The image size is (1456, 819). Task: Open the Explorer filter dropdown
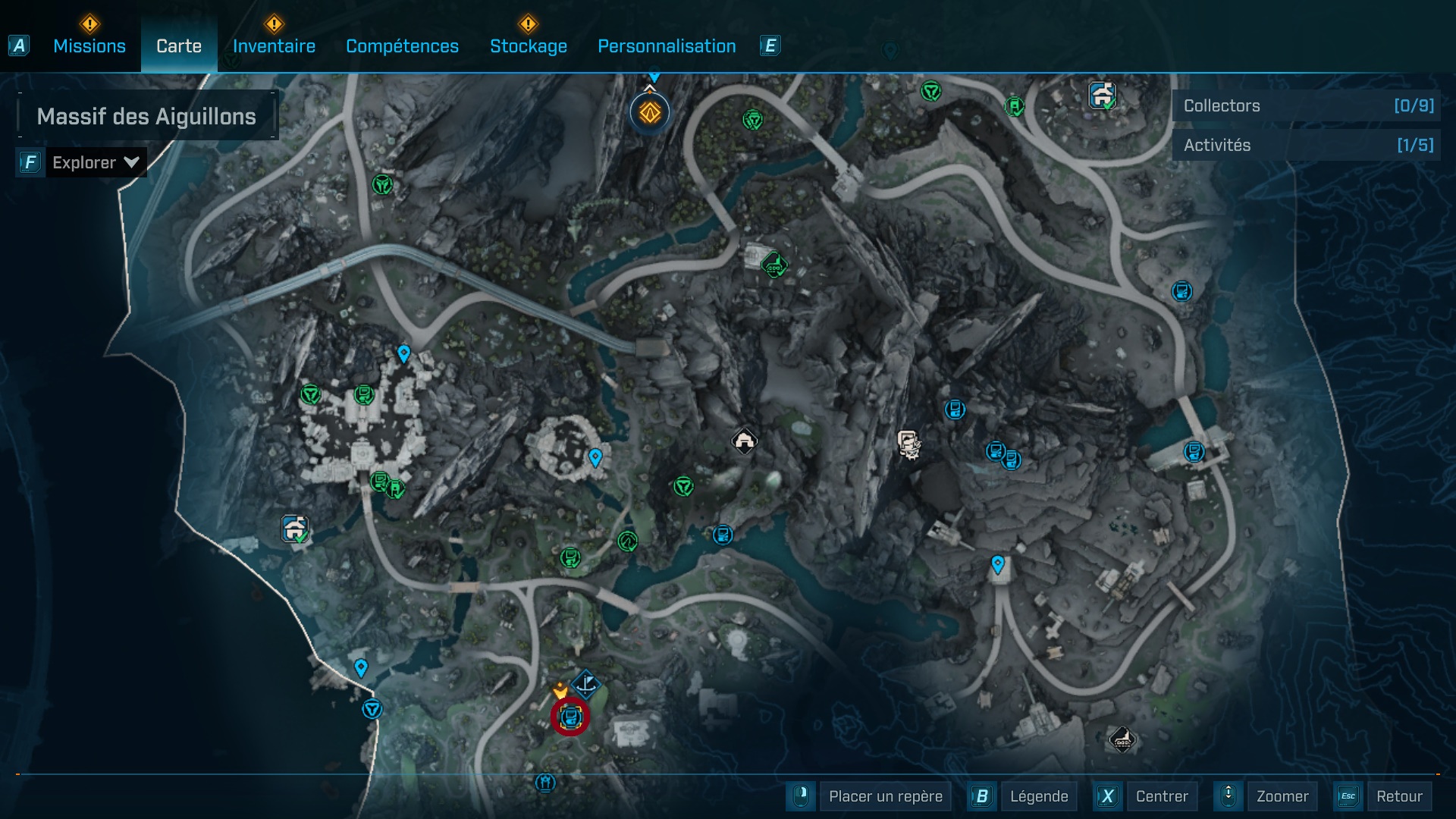click(x=96, y=162)
